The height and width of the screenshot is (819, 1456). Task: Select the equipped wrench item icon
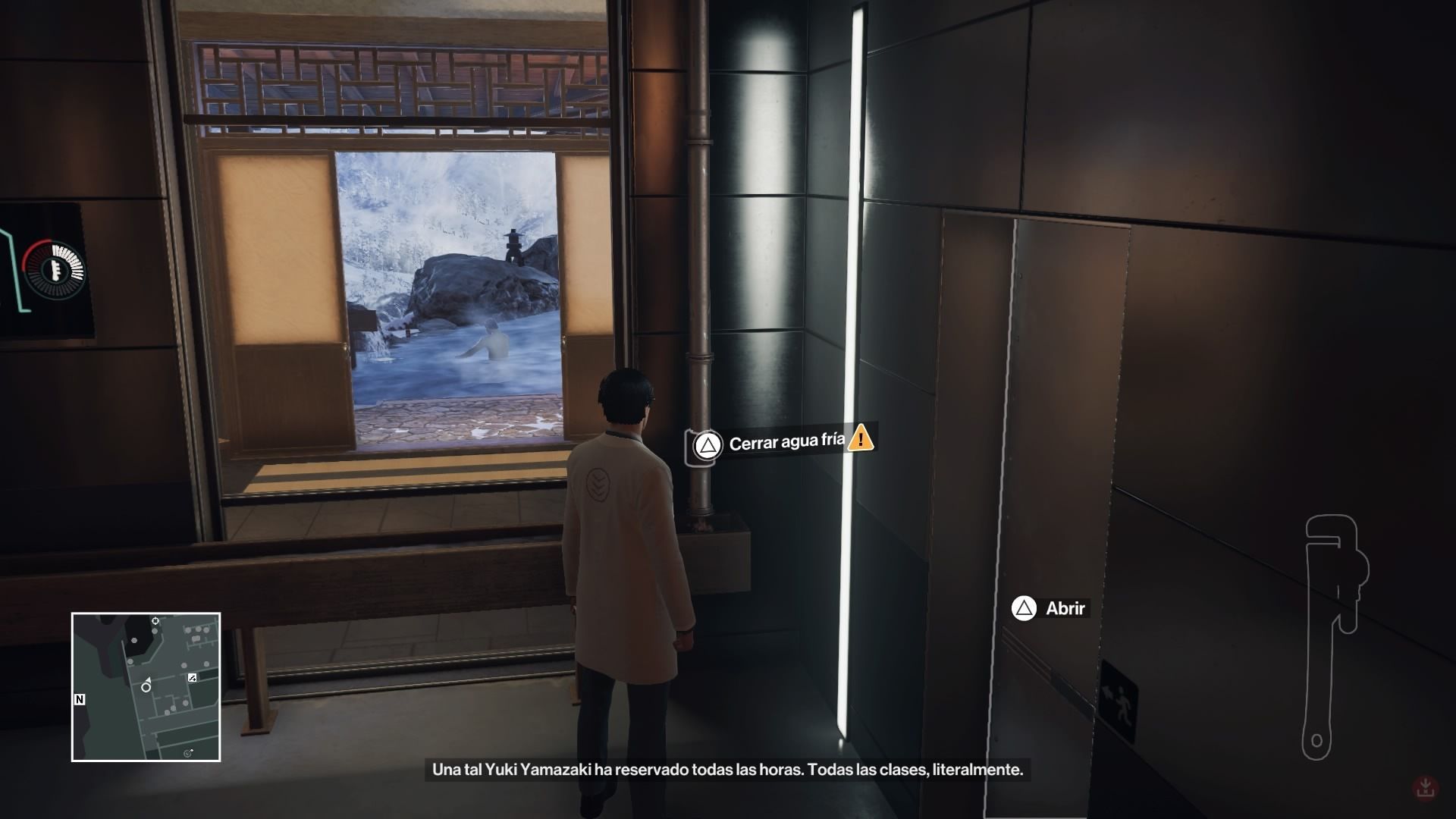pos(1332,635)
